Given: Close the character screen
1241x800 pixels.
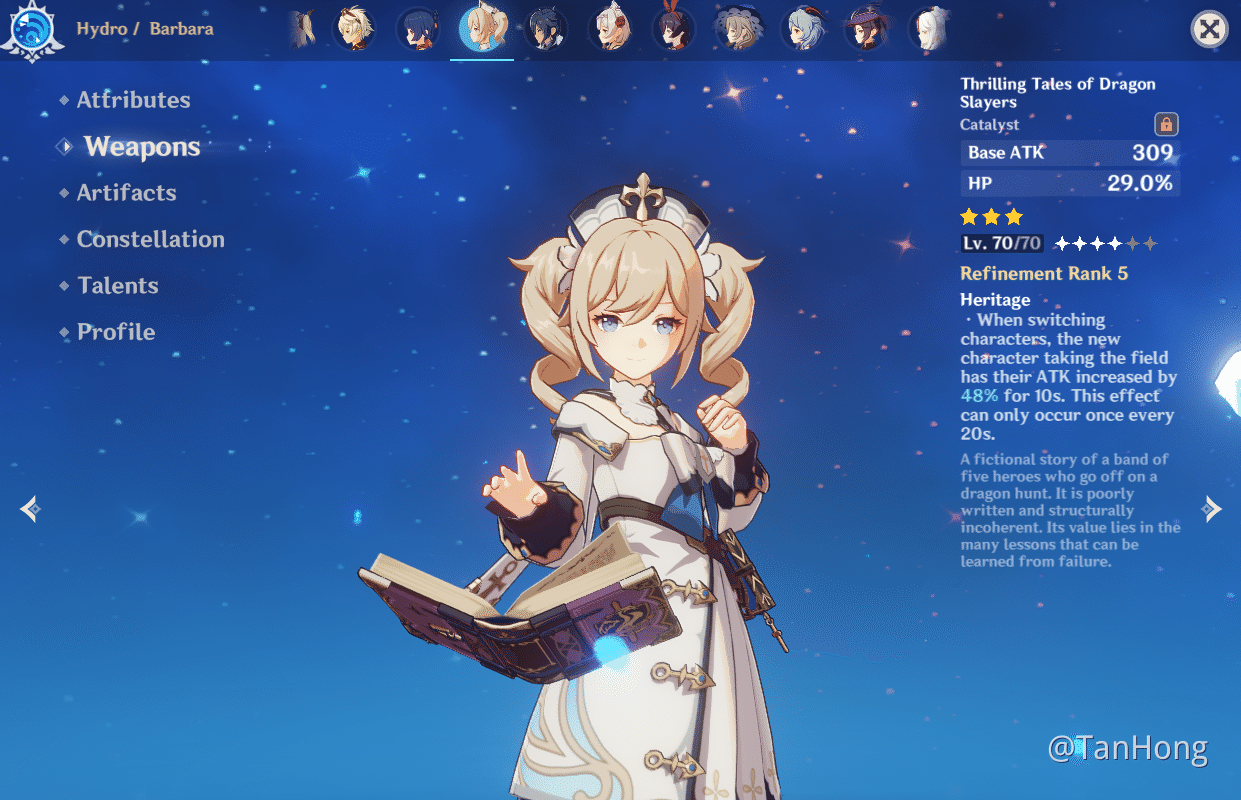Looking at the screenshot, I should tap(1209, 29).
